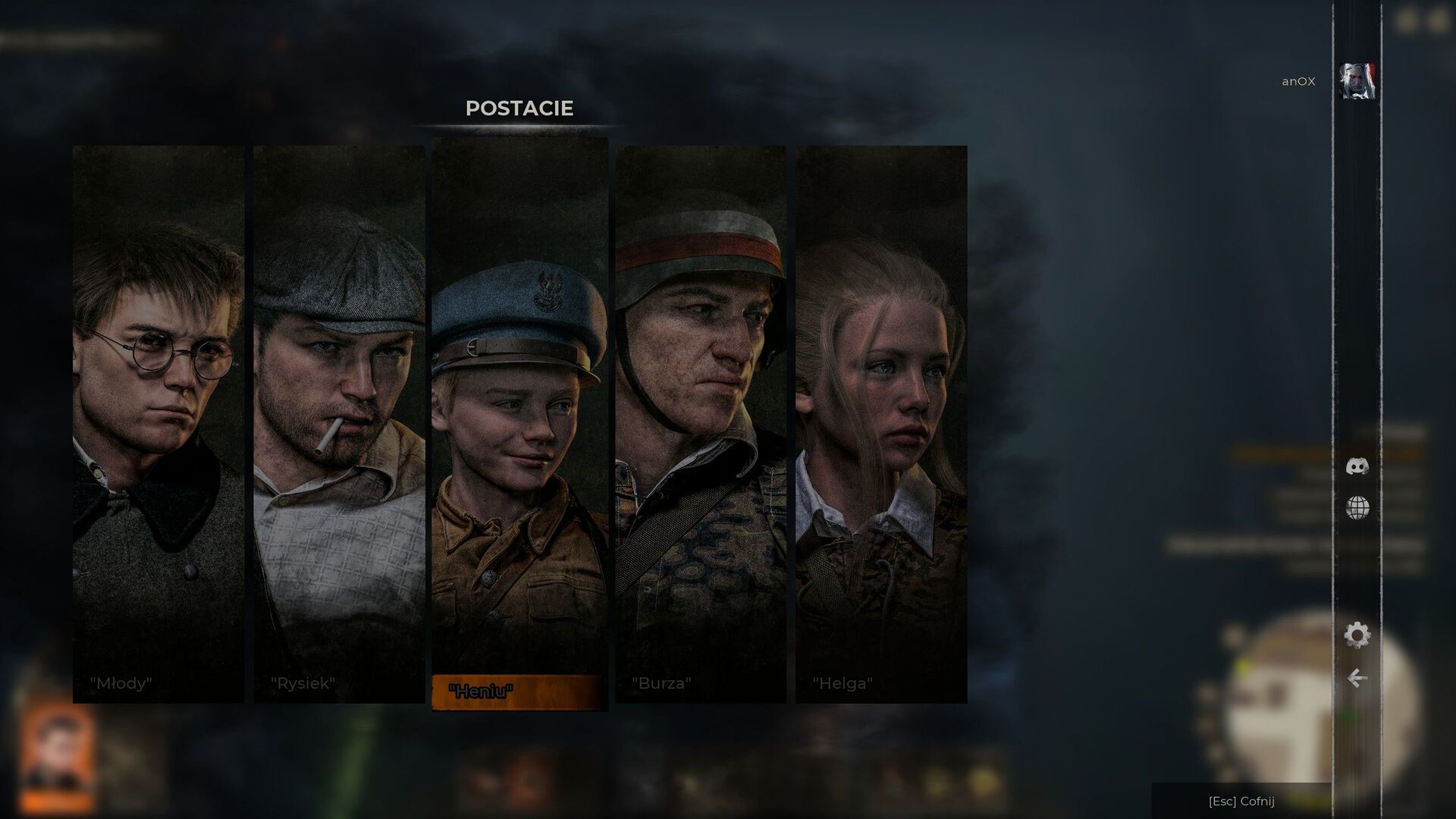
Task: Open the Discord icon link
Action: (x=1357, y=466)
